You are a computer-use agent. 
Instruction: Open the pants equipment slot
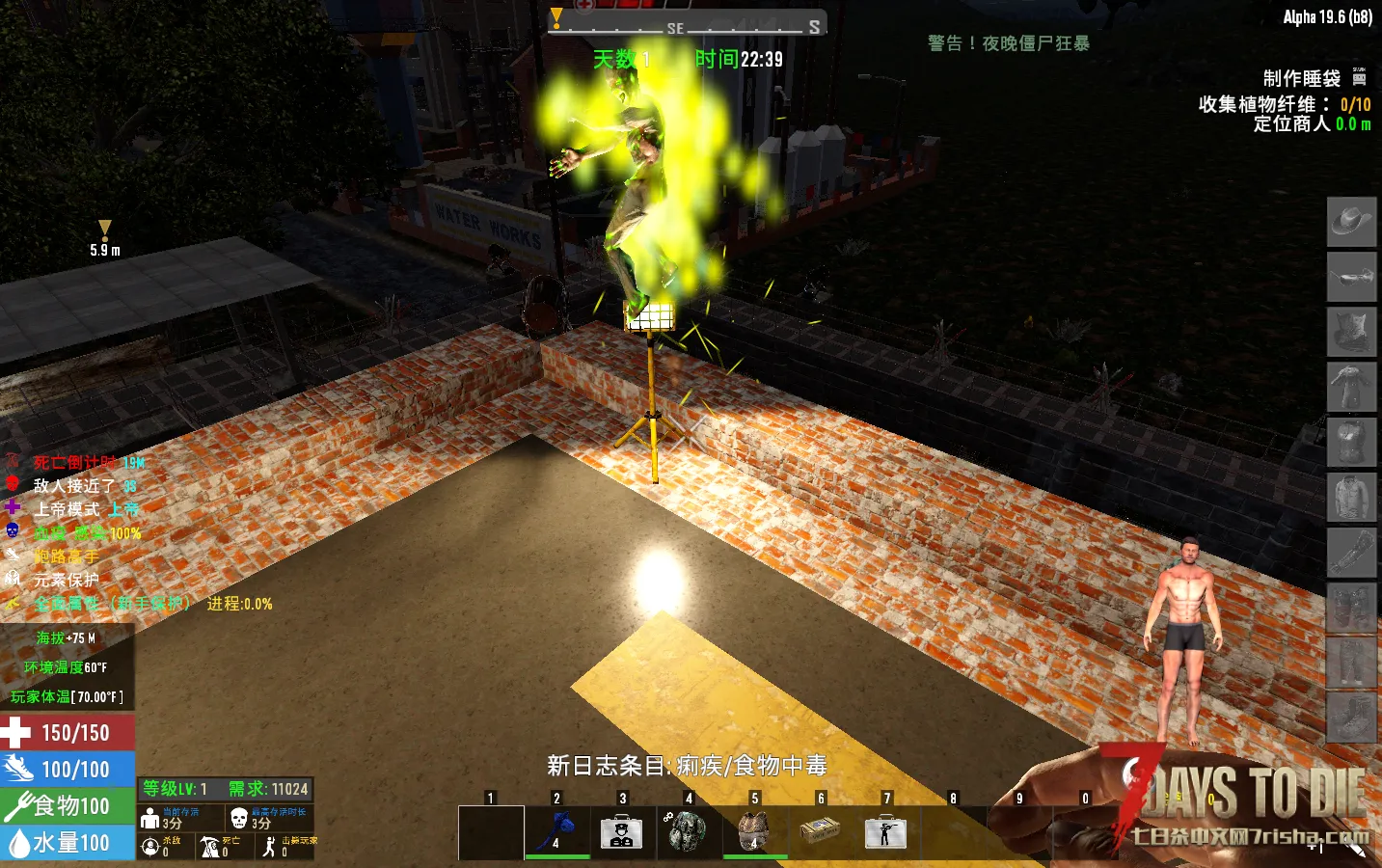(x=1351, y=662)
